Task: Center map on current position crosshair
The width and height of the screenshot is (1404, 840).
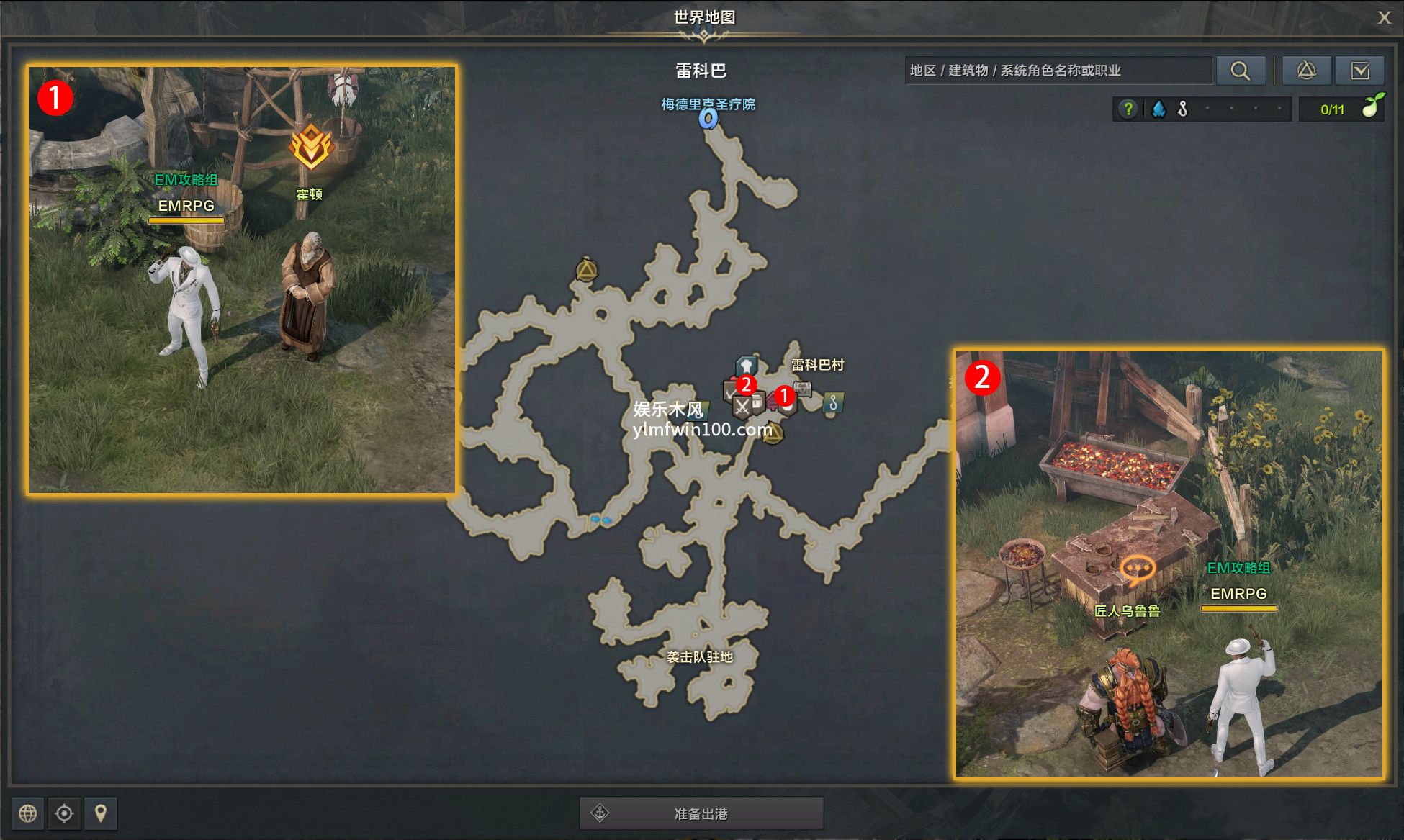Action: pos(64,813)
